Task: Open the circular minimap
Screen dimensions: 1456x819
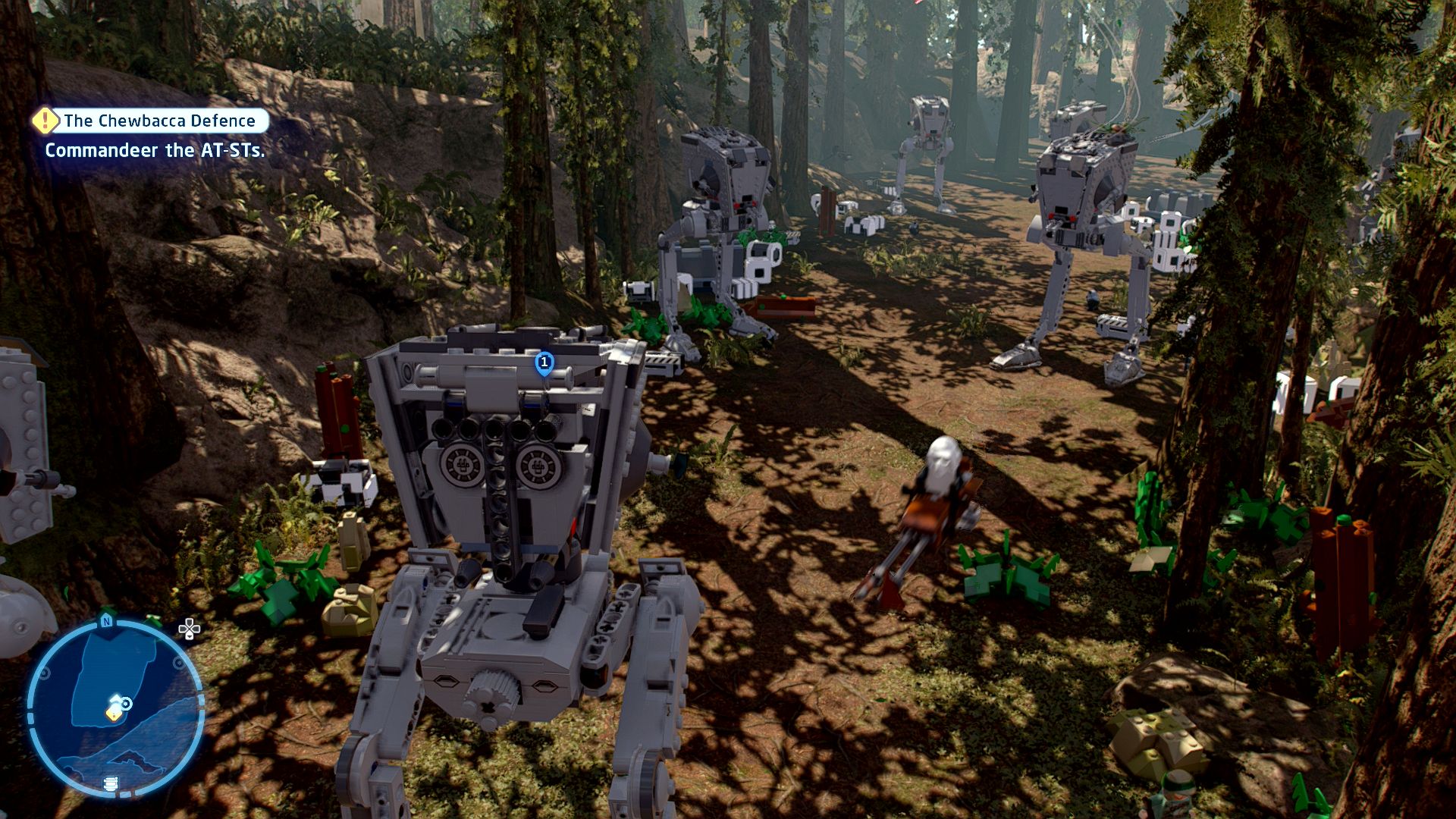Action: click(115, 708)
